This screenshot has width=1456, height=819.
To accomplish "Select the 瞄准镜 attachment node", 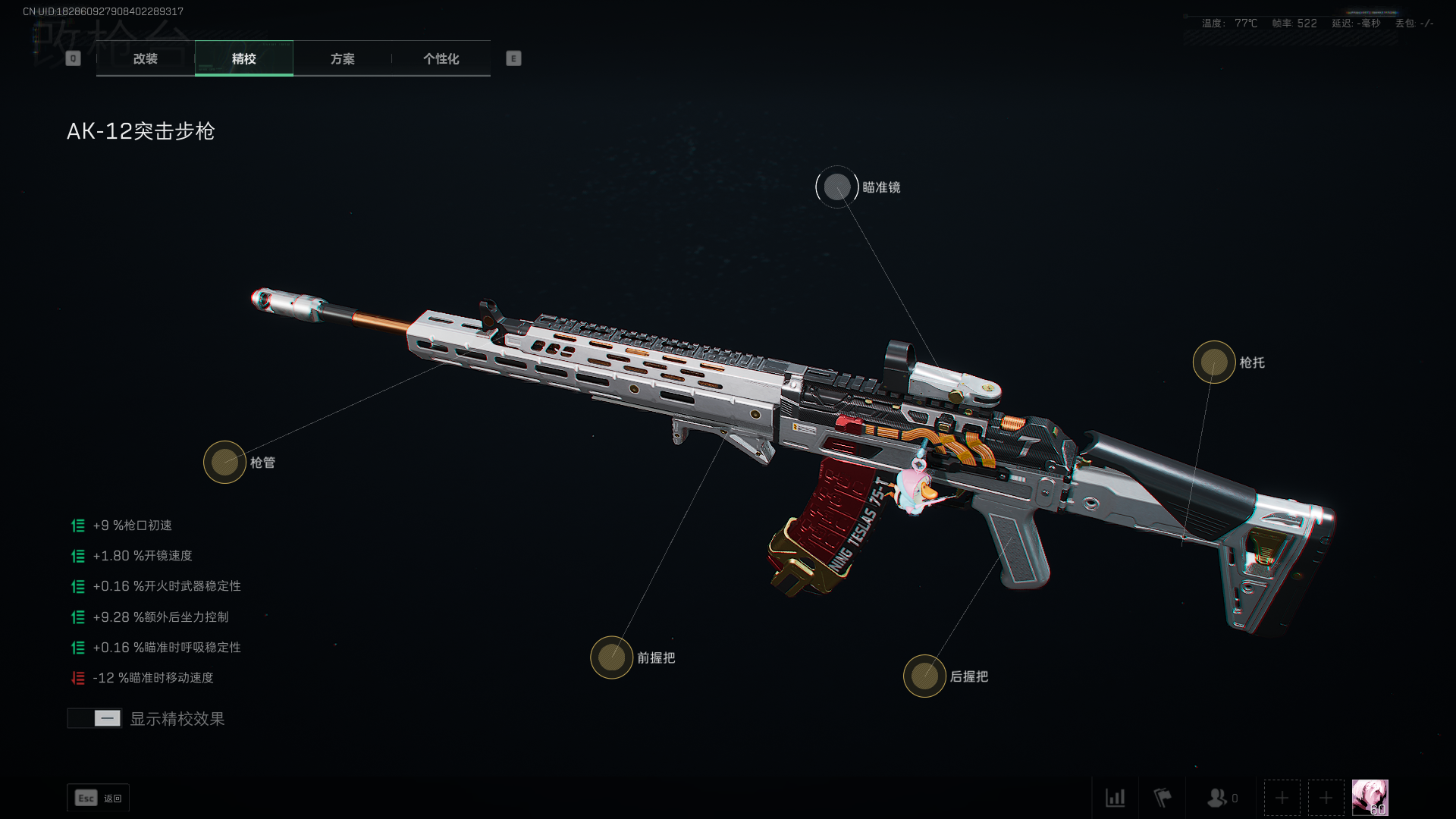I will 837,187.
